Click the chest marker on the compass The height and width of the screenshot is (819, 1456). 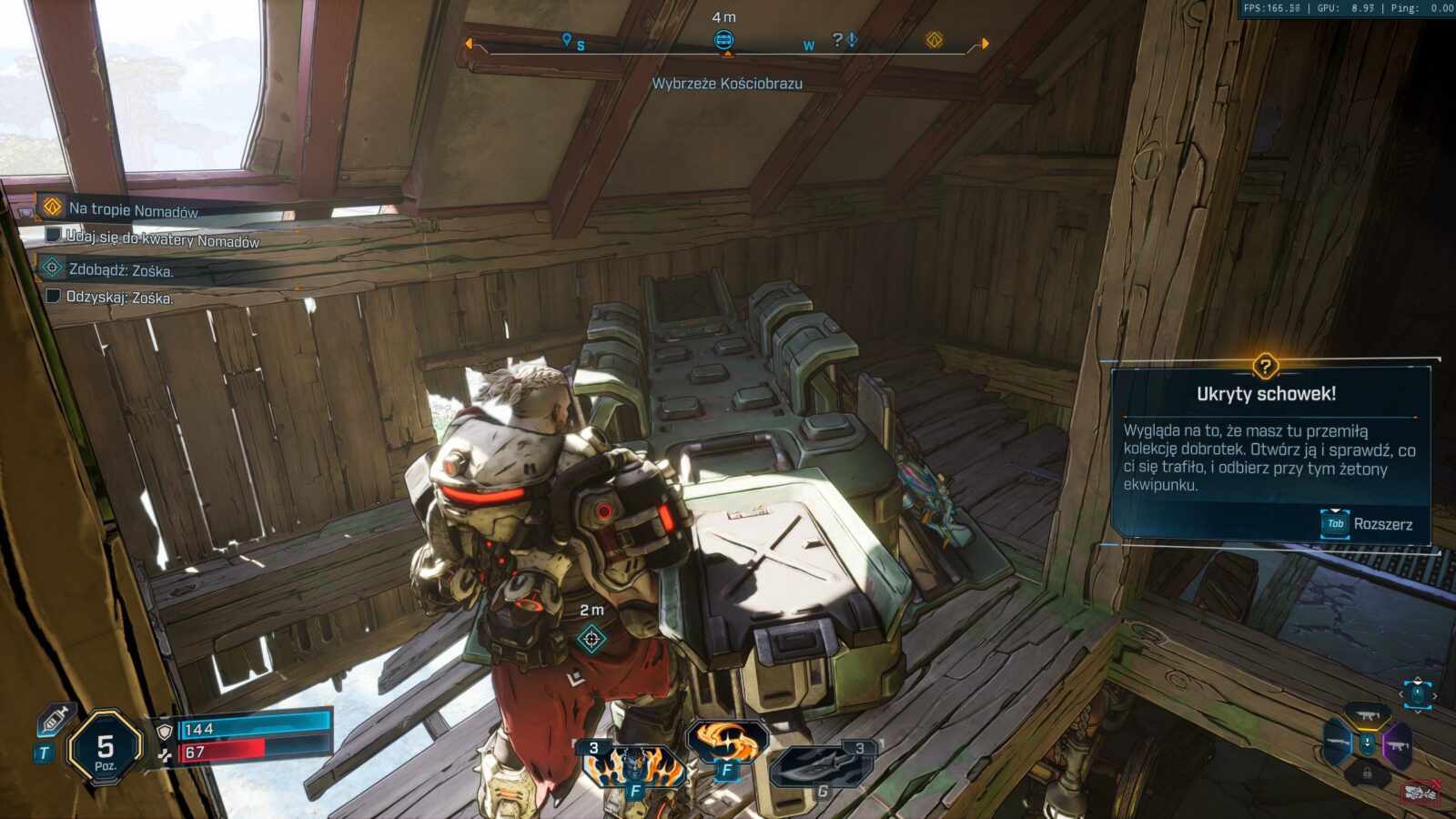pos(723,39)
